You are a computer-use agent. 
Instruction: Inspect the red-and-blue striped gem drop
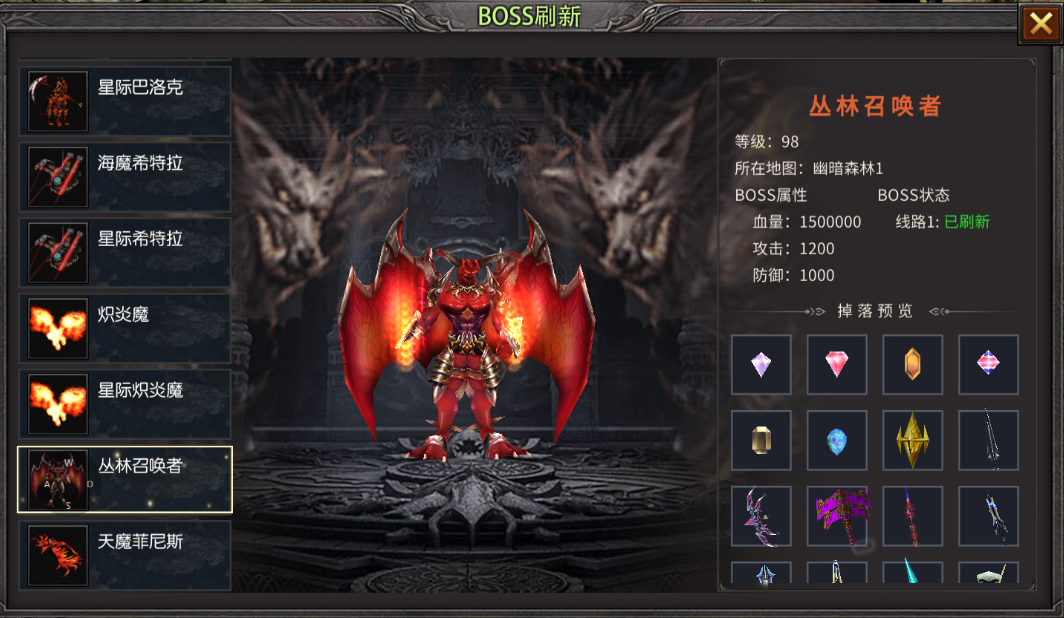point(989,365)
